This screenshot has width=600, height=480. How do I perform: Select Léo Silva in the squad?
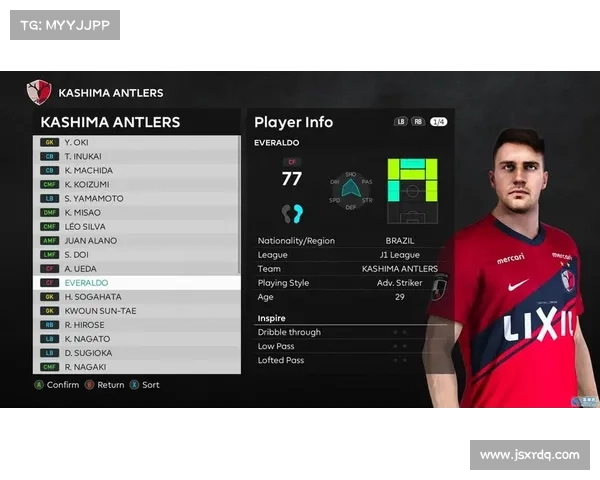coord(135,226)
